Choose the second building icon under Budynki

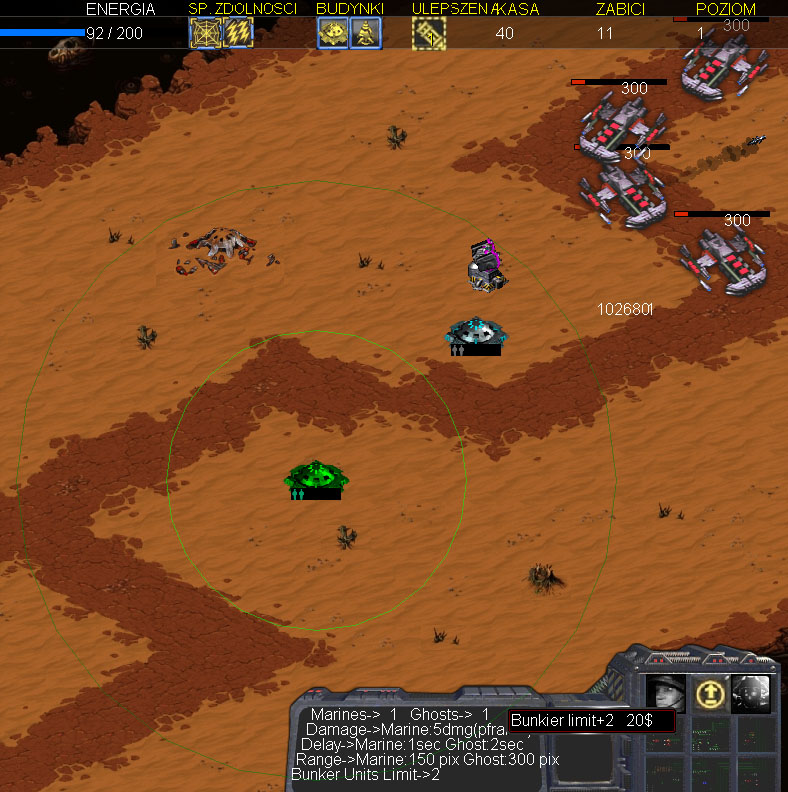click(365, 33)
